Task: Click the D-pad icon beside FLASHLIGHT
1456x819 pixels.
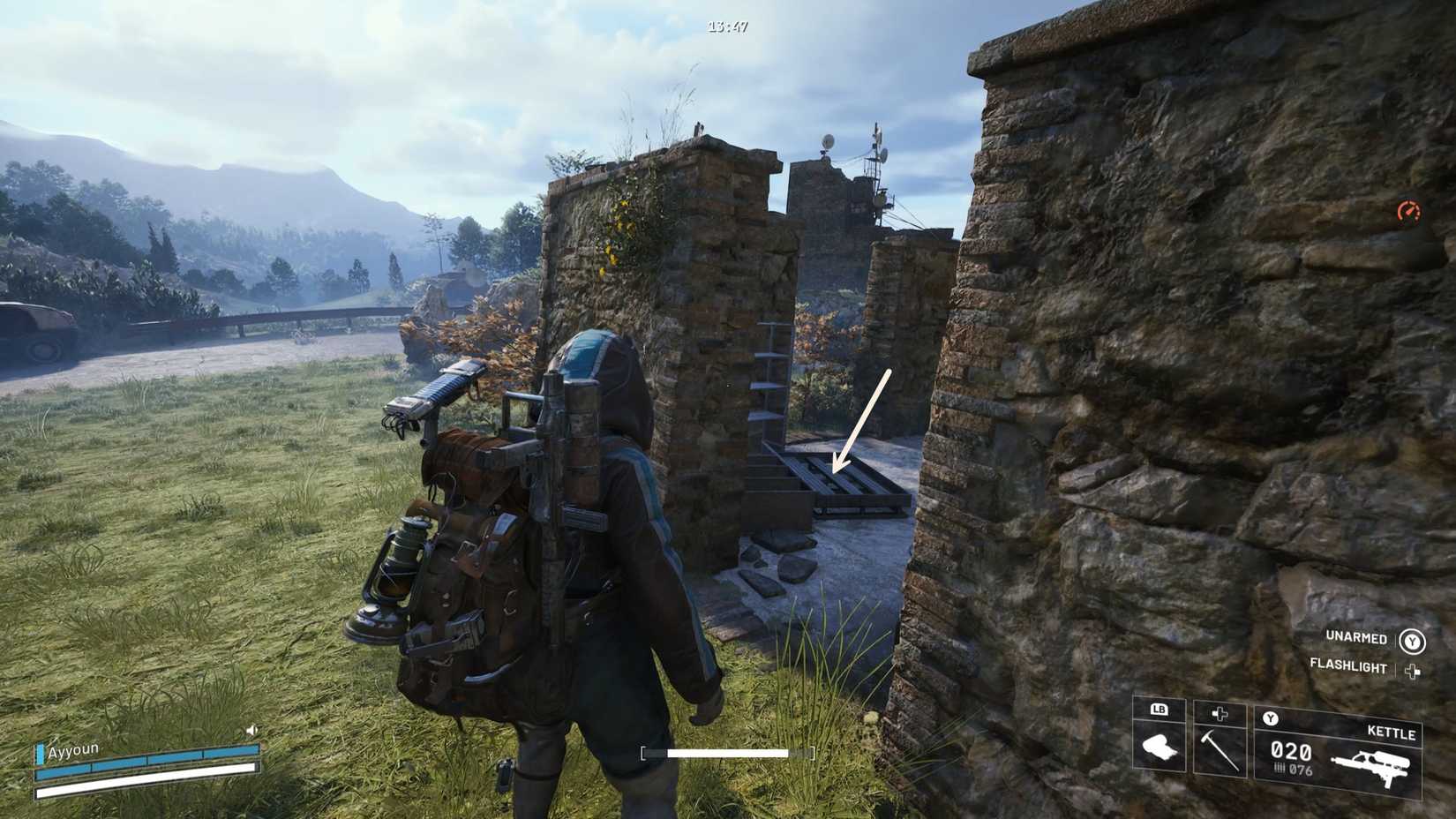Action: pos(1412,670)
